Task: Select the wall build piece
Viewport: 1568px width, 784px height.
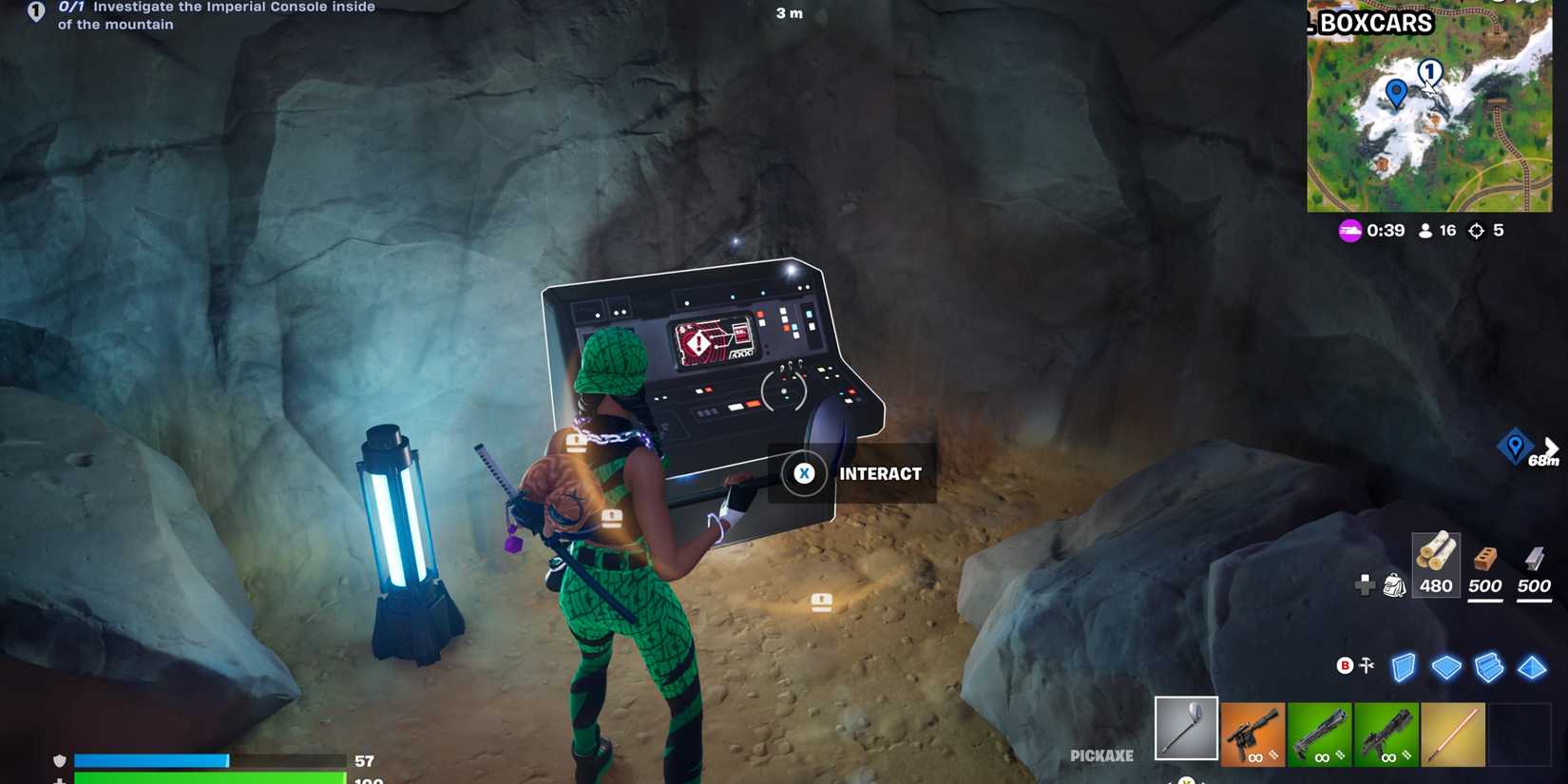Action: 1405,667
